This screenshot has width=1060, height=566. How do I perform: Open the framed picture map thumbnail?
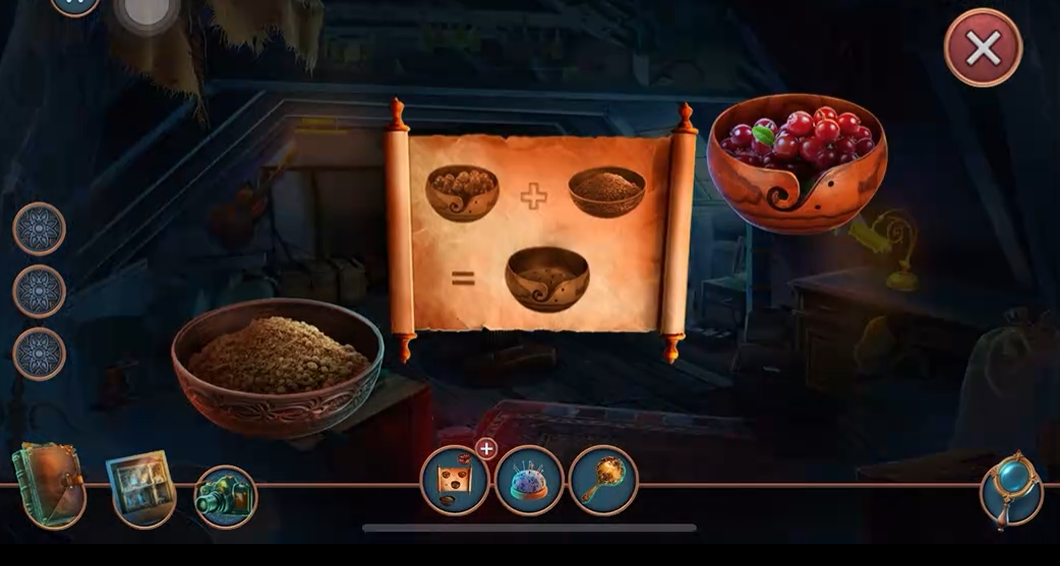(x=141, y=489)
